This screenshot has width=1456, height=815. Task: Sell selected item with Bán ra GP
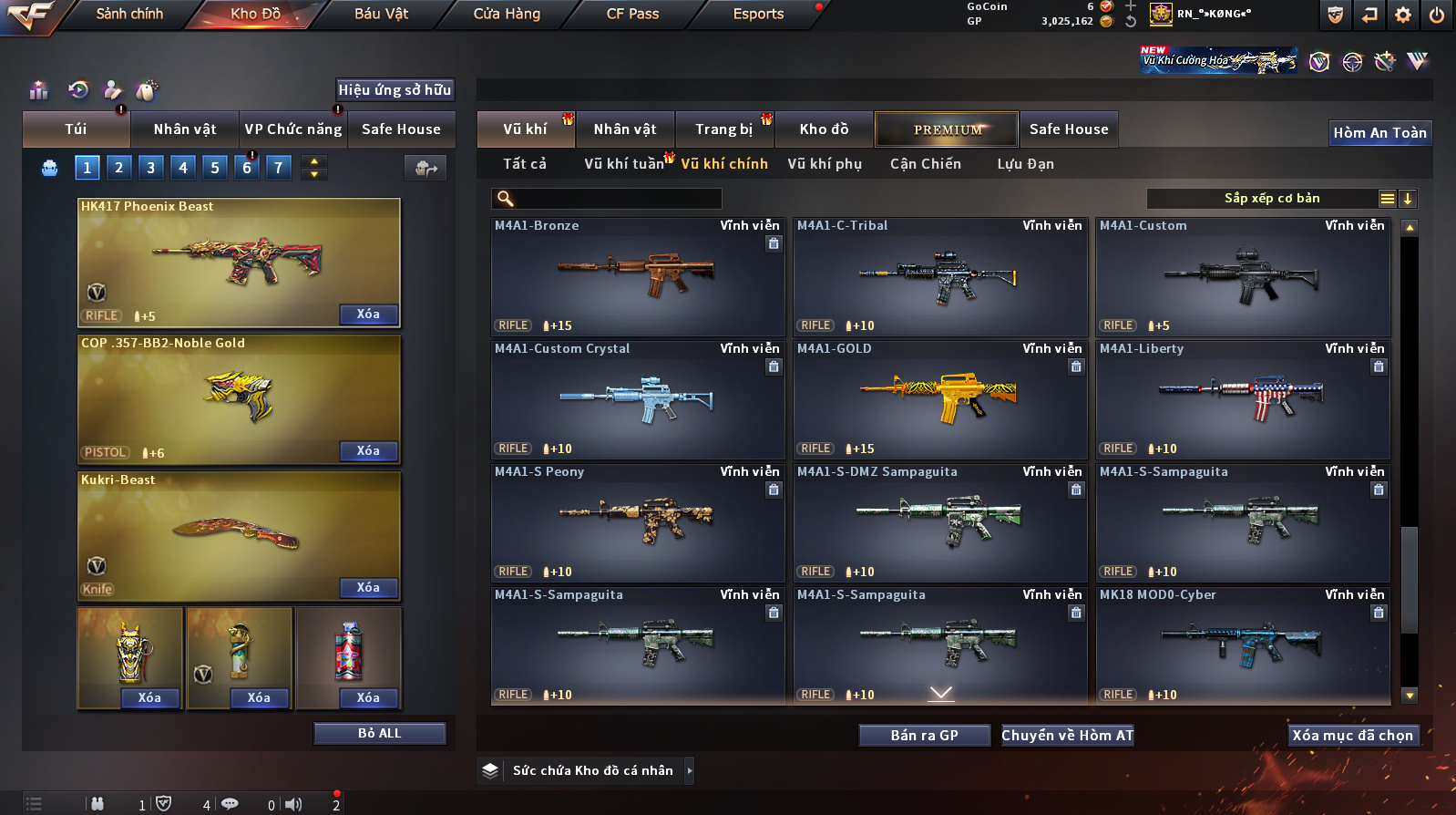tap(924, 736)
